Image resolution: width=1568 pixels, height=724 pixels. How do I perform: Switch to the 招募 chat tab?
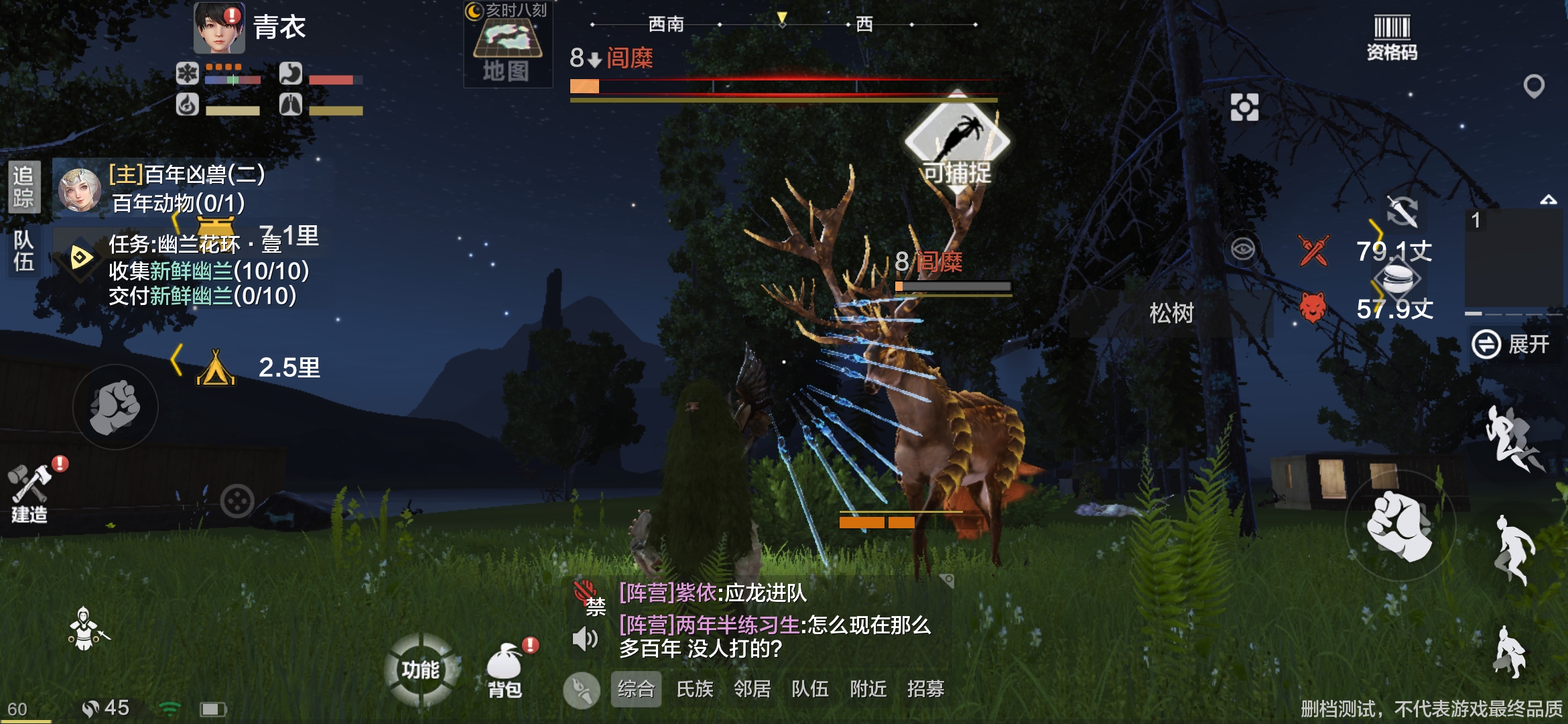pos(926,688)
